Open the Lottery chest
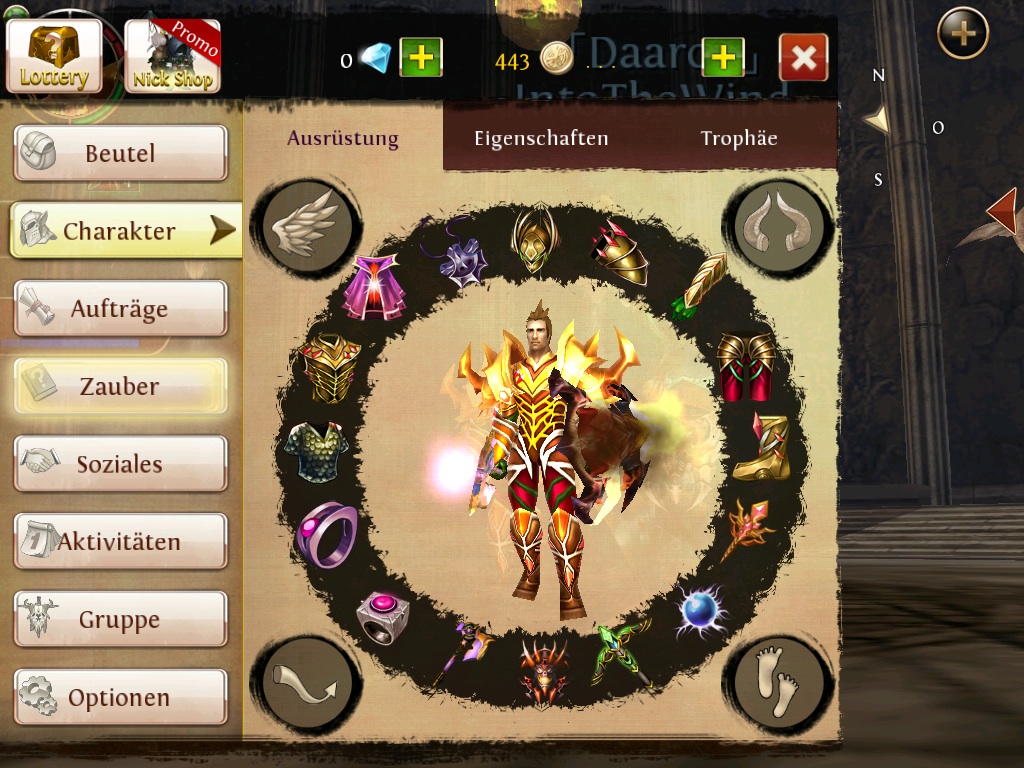This screenshot has width=1024, height=768. (54, 56)
